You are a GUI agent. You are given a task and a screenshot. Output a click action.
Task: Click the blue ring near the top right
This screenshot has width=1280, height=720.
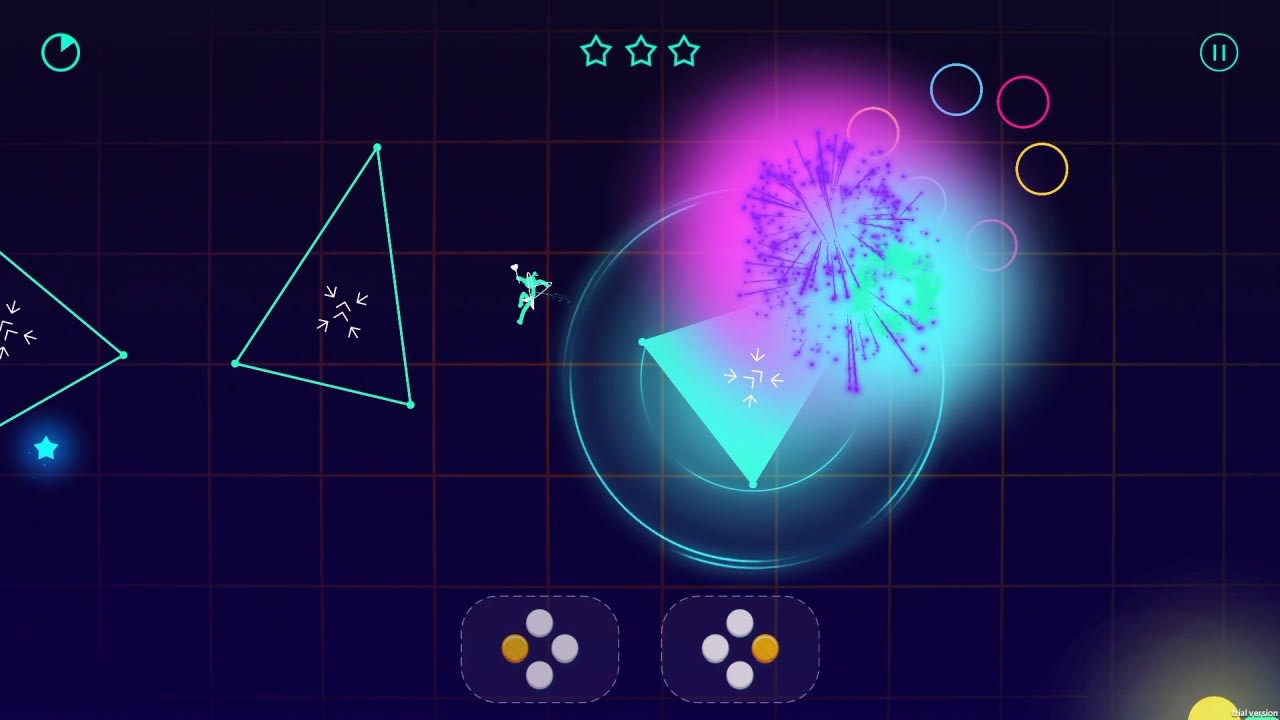955,90
